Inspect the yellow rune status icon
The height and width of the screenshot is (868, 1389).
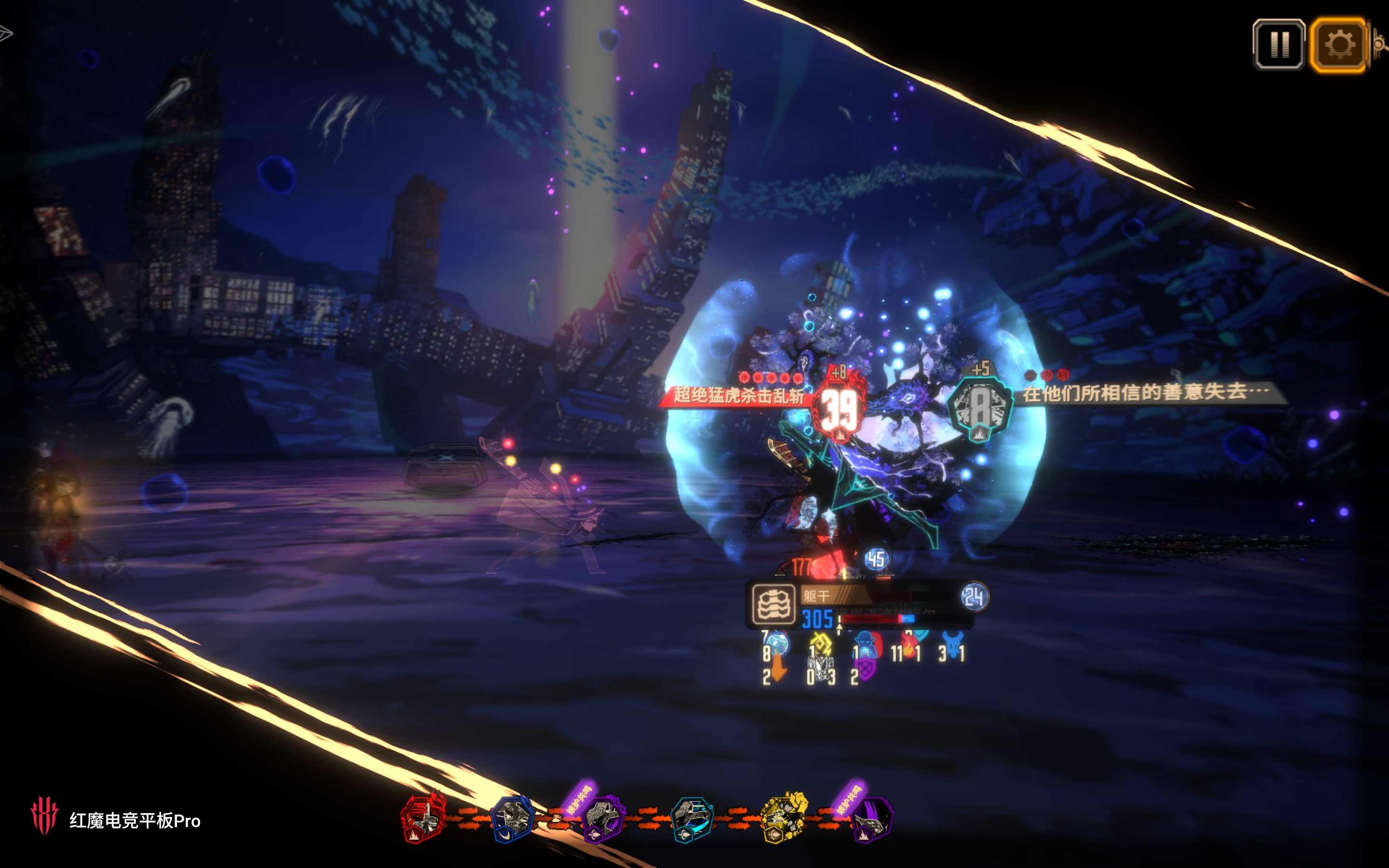click(821, 644)
